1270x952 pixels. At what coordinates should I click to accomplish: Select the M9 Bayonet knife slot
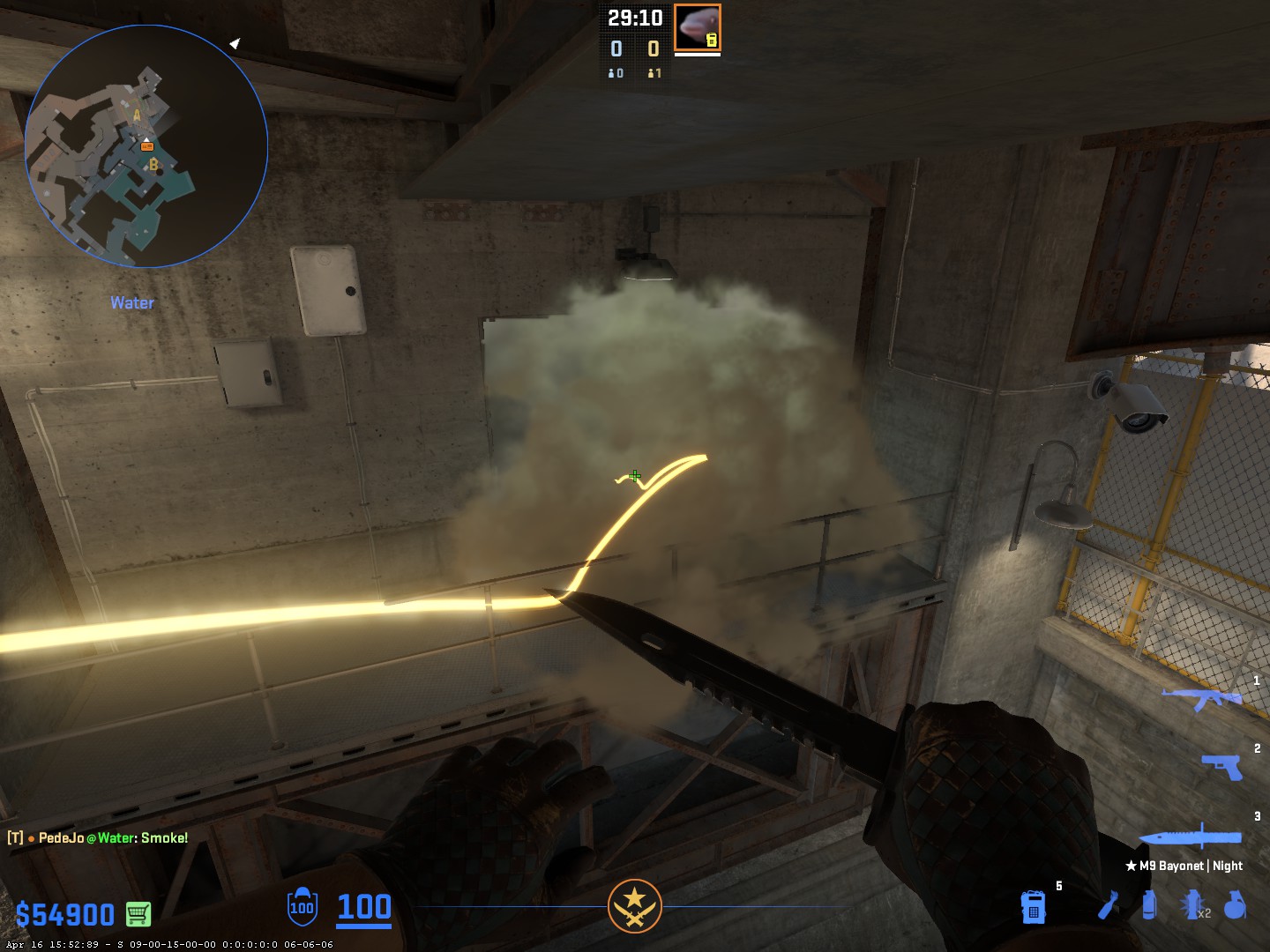[x=1191, y=837]
